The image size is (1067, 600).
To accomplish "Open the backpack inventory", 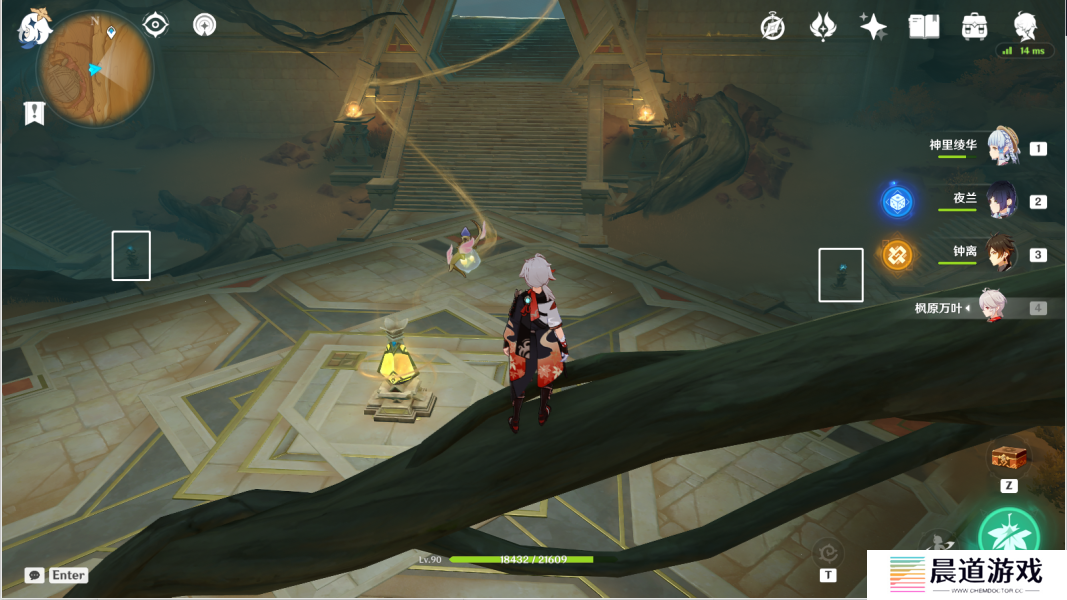I will (974, 27).
